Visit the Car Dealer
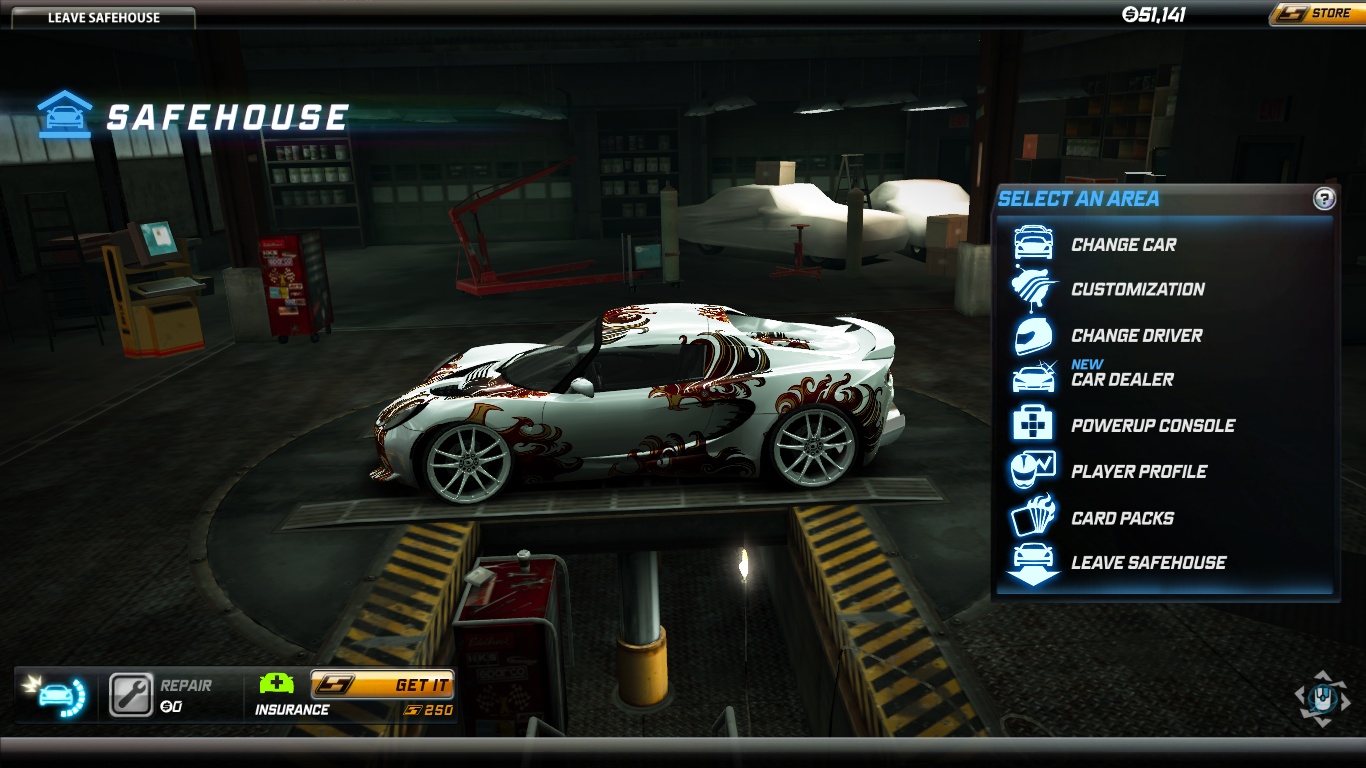 [1122, 379]
